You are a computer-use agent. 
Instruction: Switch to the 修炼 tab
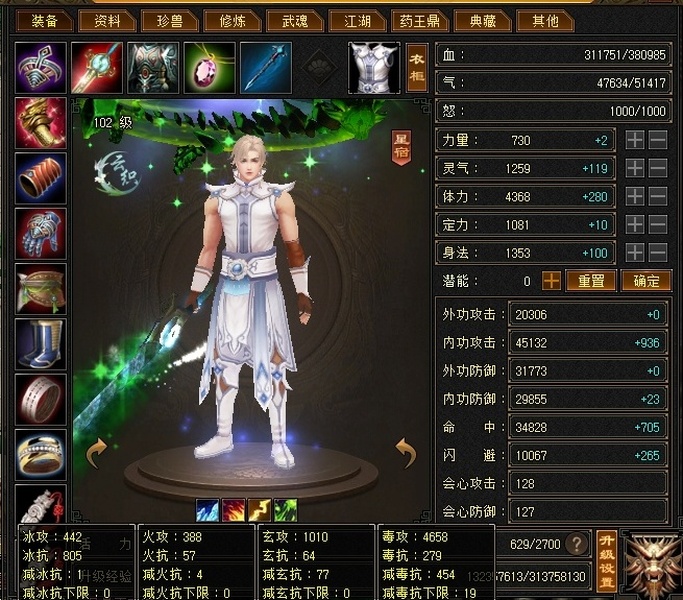click(230, 20)
